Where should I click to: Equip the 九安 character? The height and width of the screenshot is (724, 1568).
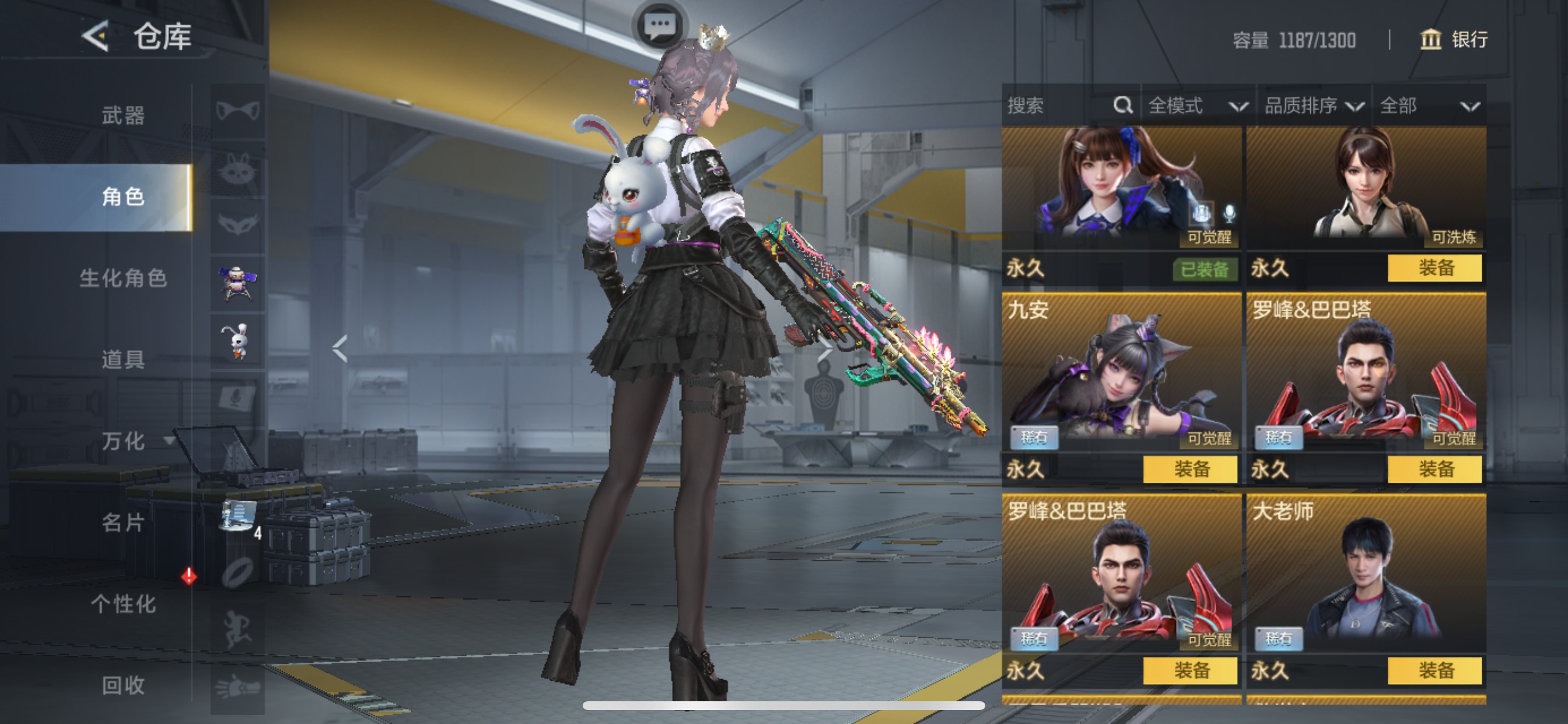pos(1190,469)
